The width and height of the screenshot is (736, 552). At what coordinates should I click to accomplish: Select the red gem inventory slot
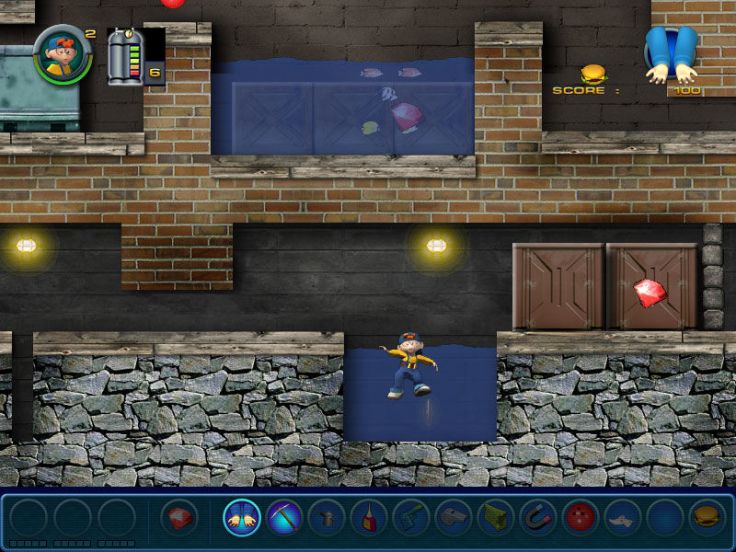click(178, 517)
